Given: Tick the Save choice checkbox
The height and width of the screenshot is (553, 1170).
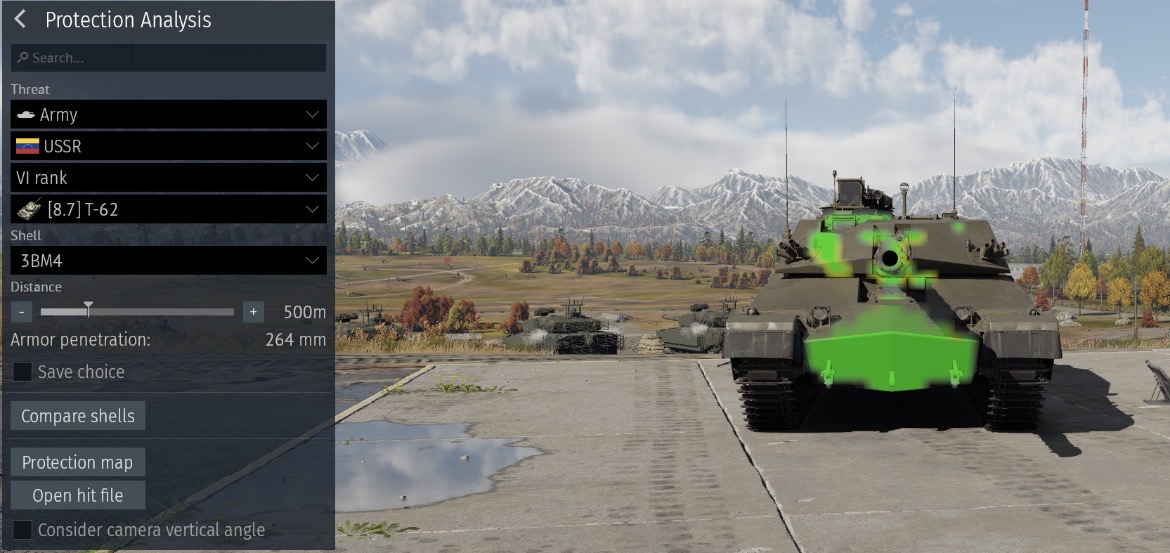Looking at the screenshot, I should (x=22, y=372).
